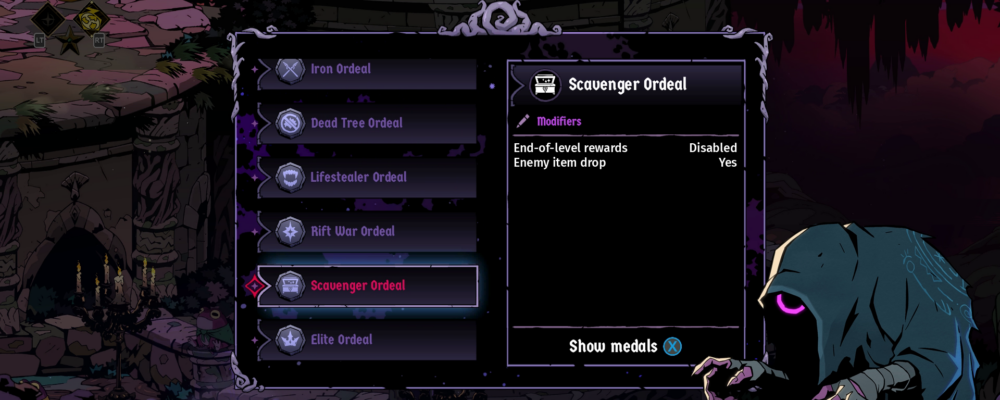1000x400 pixels.
Task: Pick the Lifestealer Ordeal row
Action: 366,177
